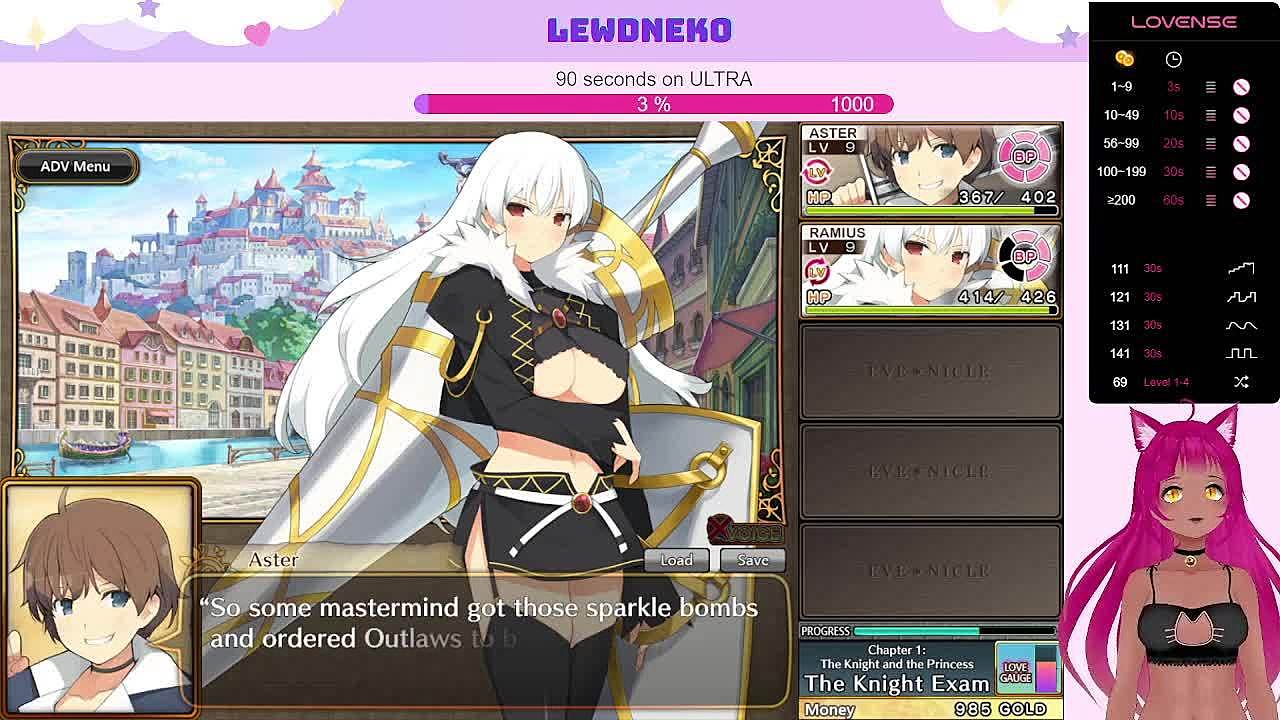
Task: Click the Lovense clock icon
Action: pyautogui.click(x=1173, y=59)
